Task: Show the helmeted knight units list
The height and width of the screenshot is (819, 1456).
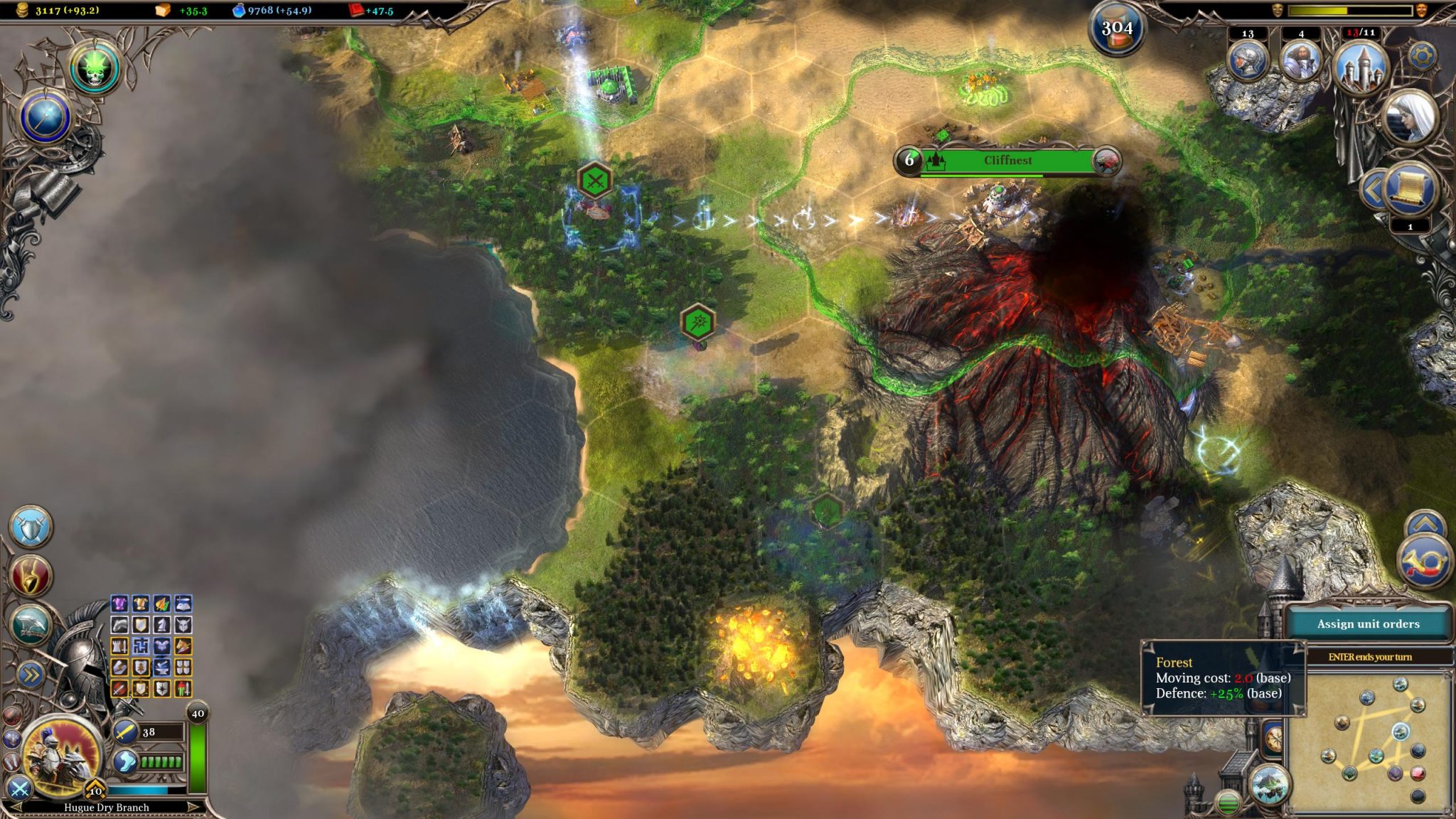Action: coord(1248,60)
